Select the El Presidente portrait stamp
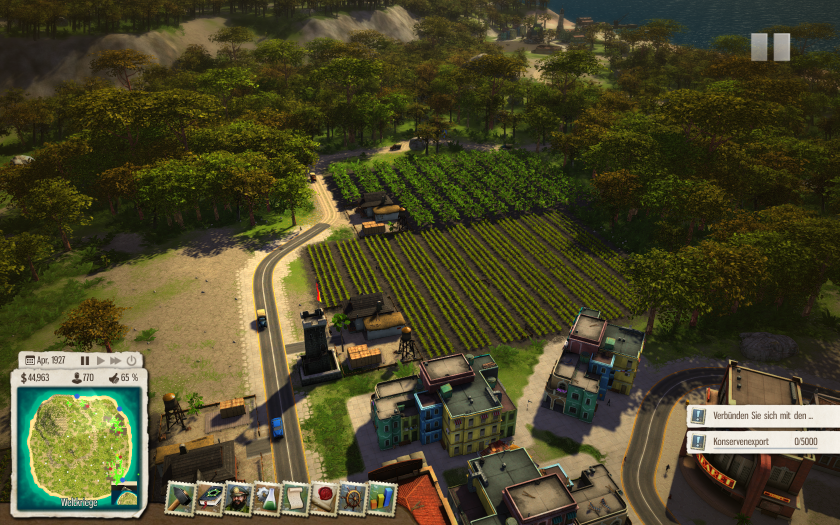Image resolution: width=840 pixels, height=525 pixels. 238,497
